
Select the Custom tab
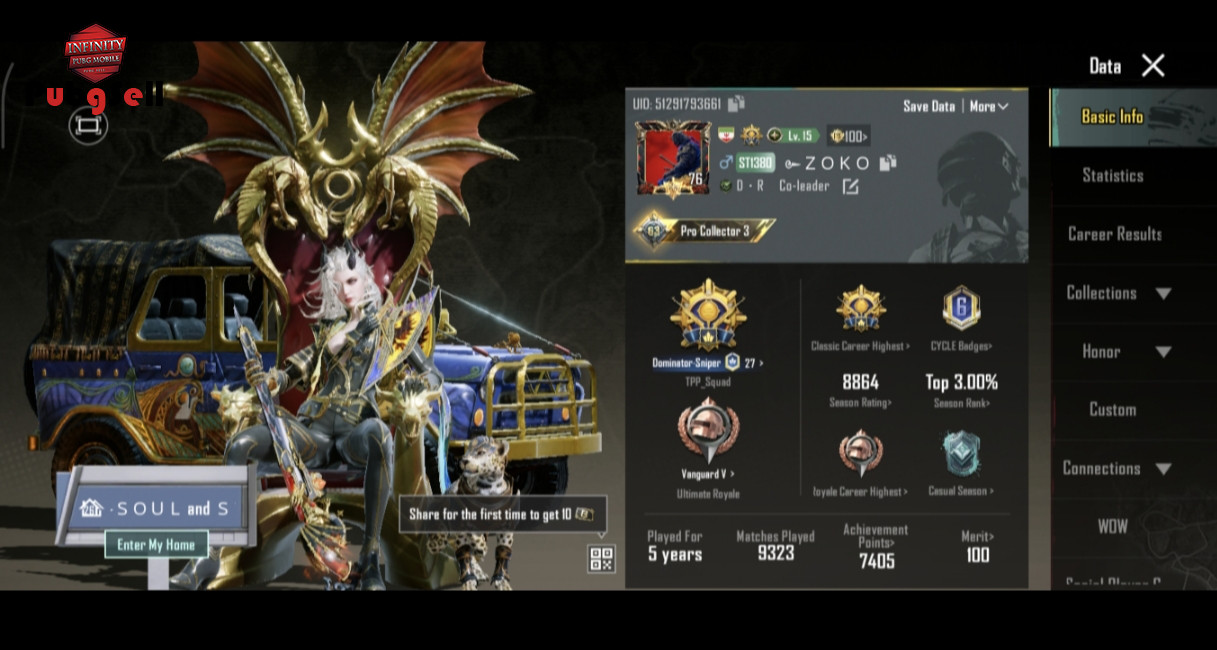click(1112, 410)
